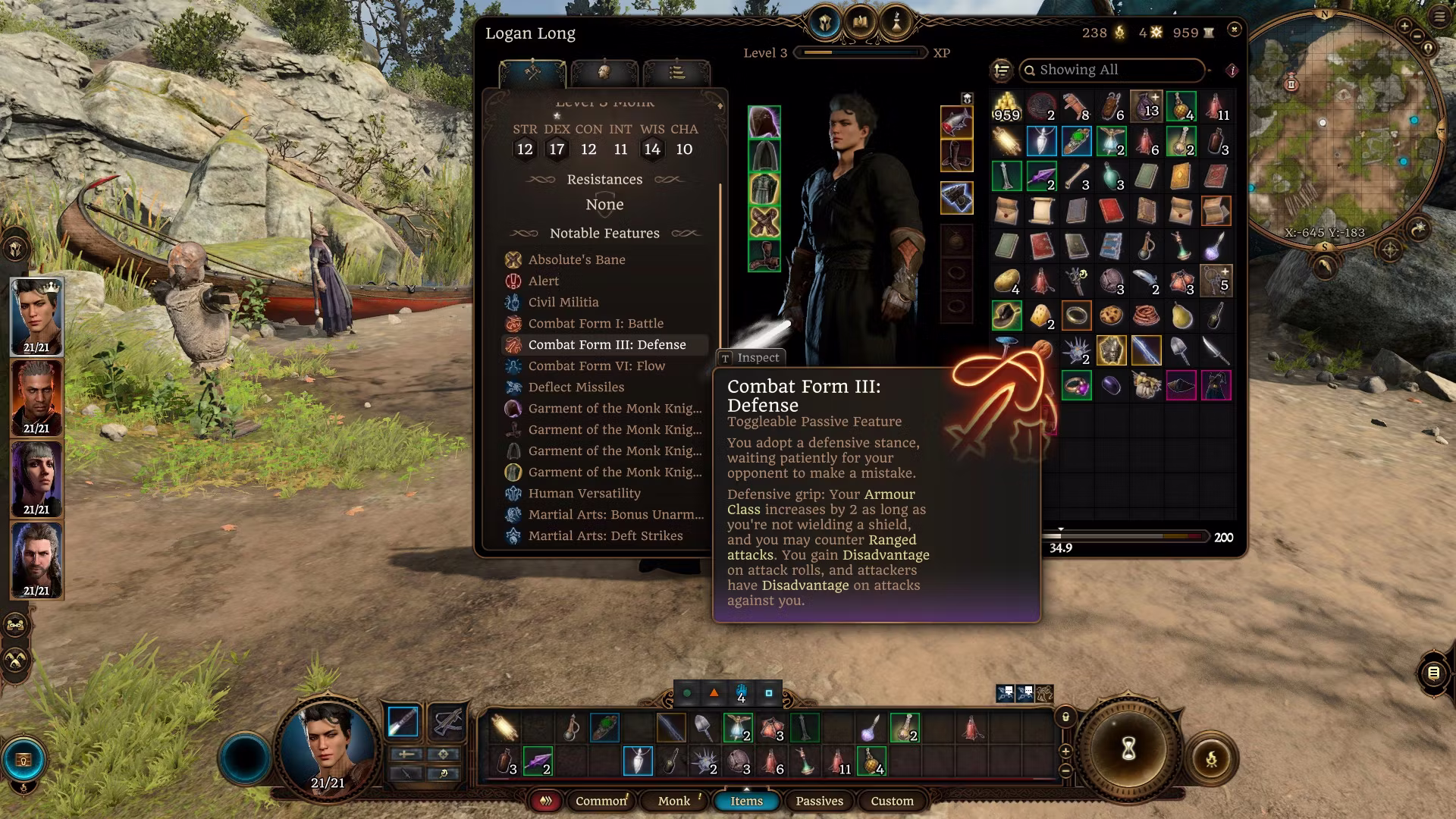Switch to the Common hotbar tab
Viewport: 1456px width, 819px height.
click(x=601, y=801)
